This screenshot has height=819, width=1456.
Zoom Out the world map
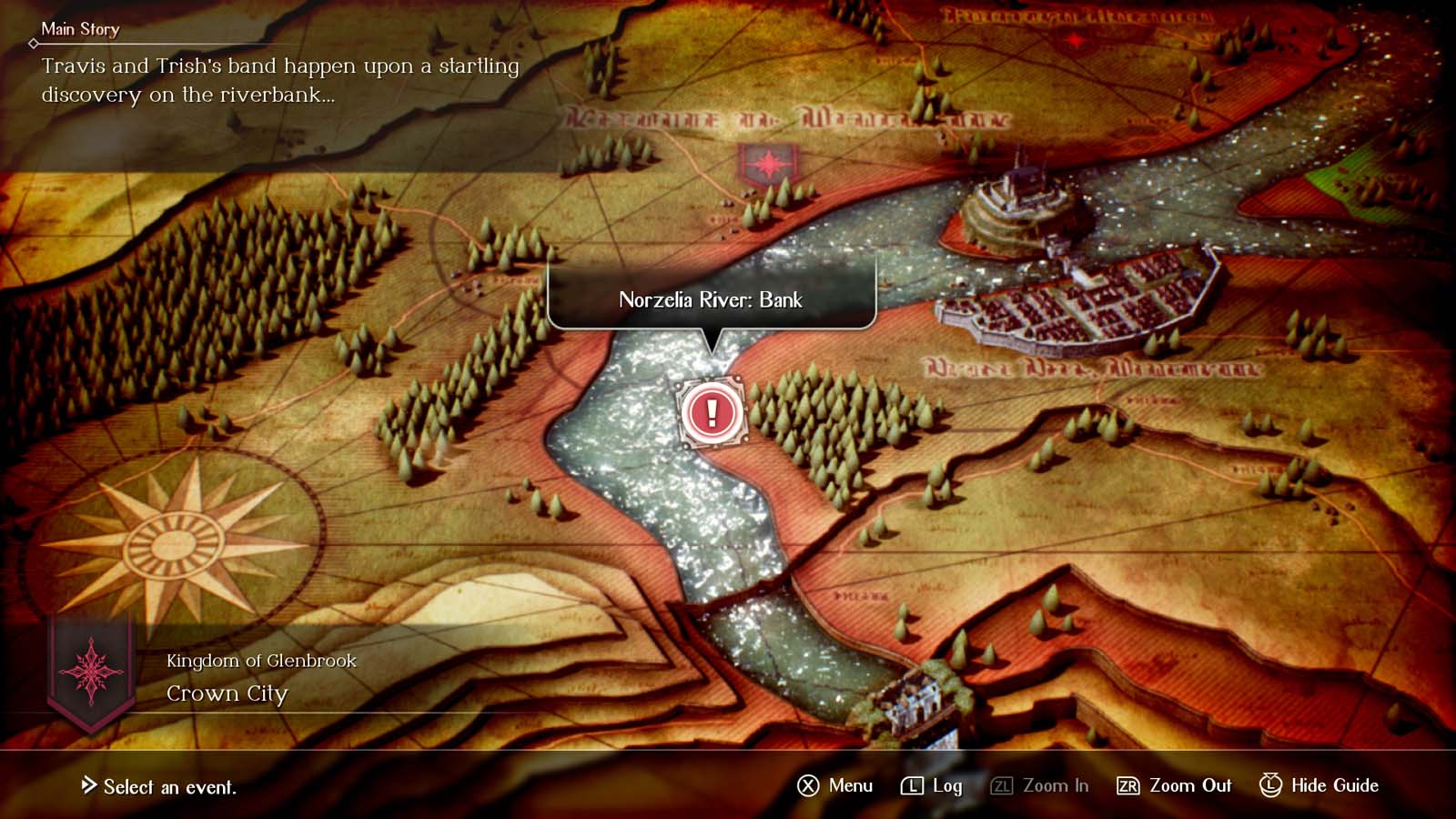1174,785
